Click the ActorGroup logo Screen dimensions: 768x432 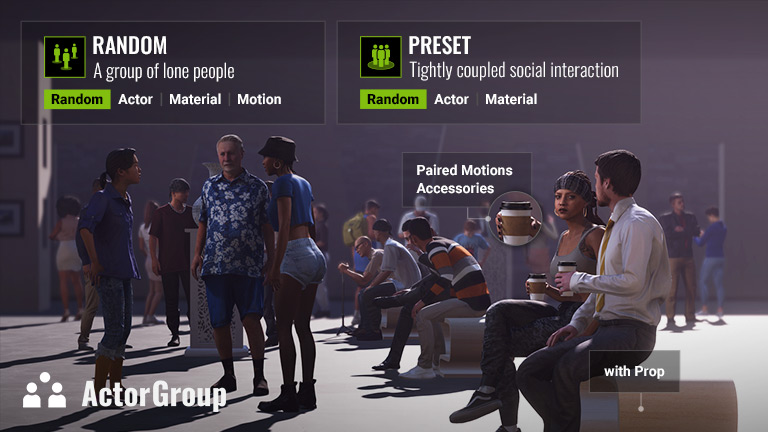[x=125, y=392]
